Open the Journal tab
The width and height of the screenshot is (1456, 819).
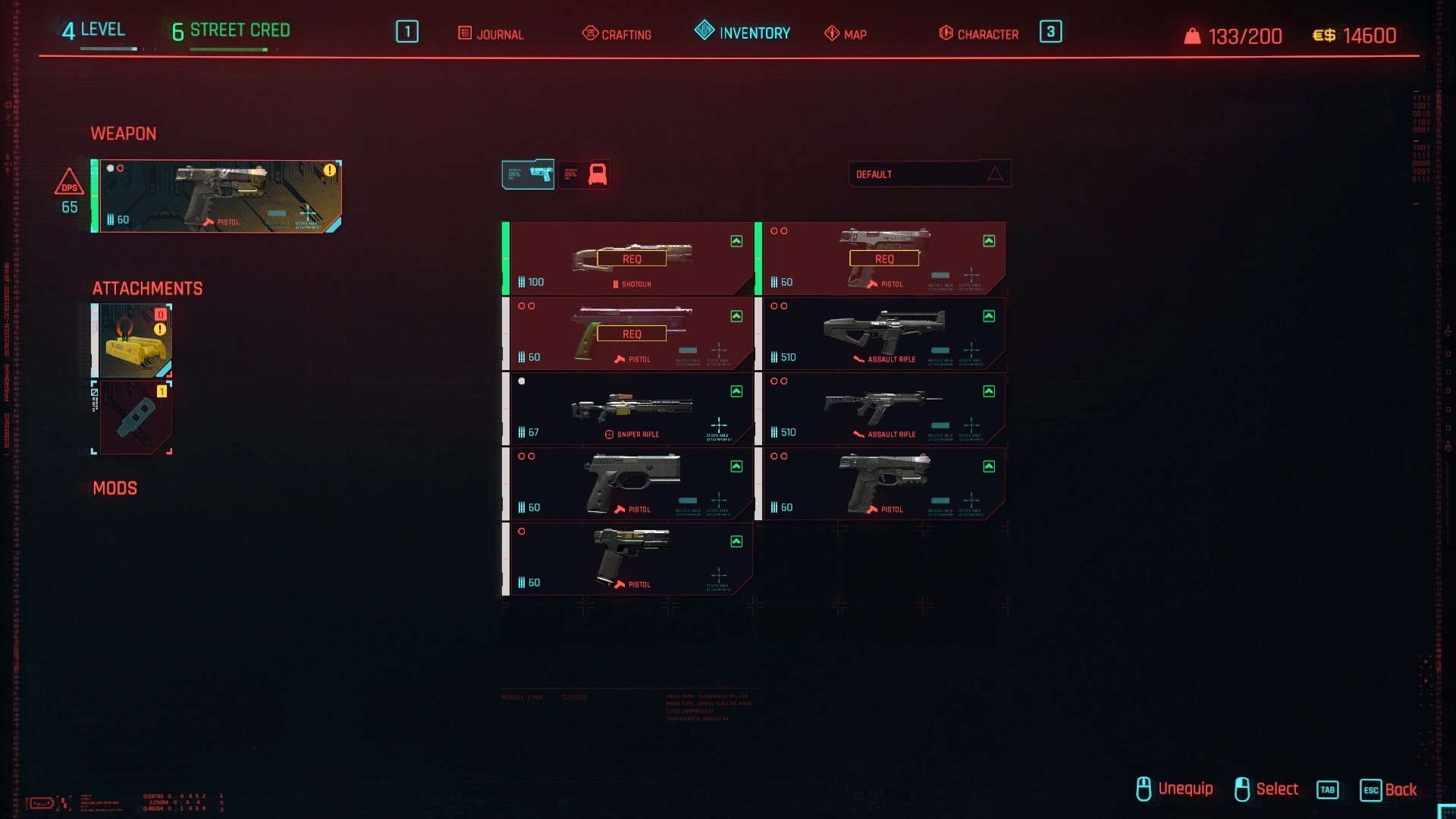point(491,34)
